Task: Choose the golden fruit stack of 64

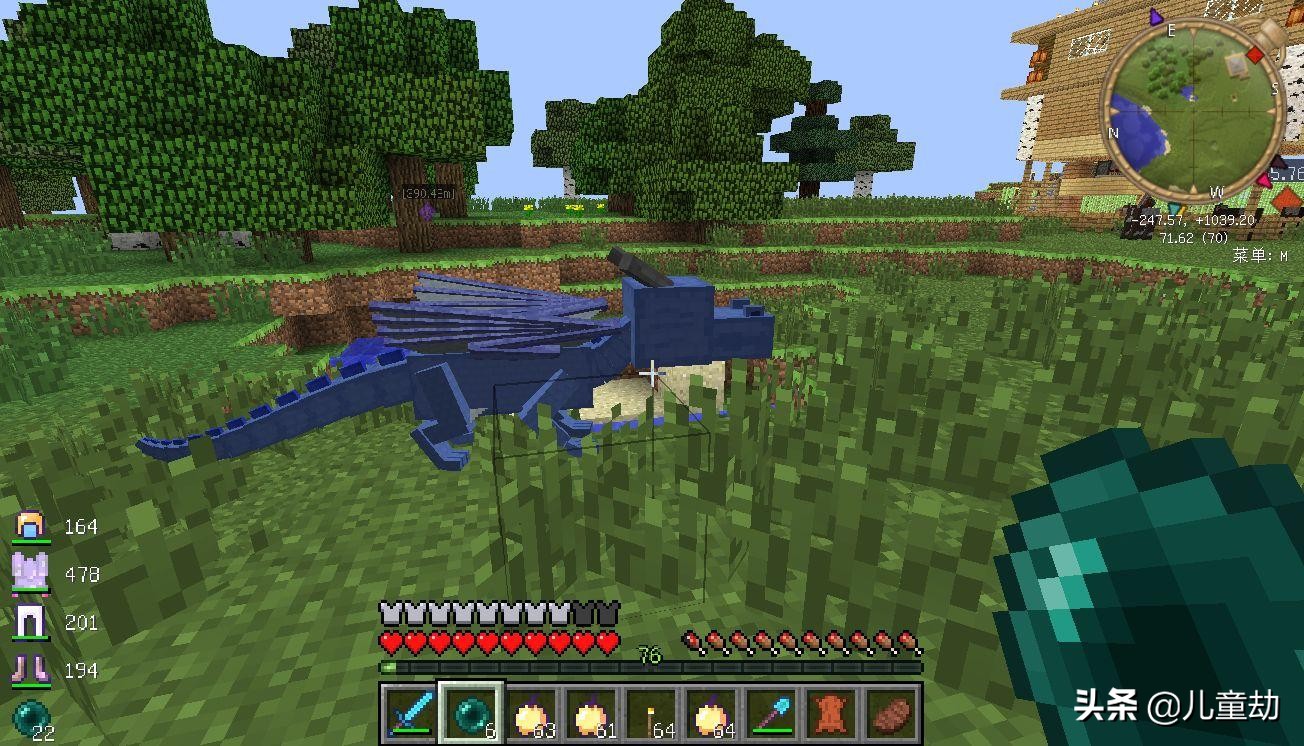Action: click(711, 714)
